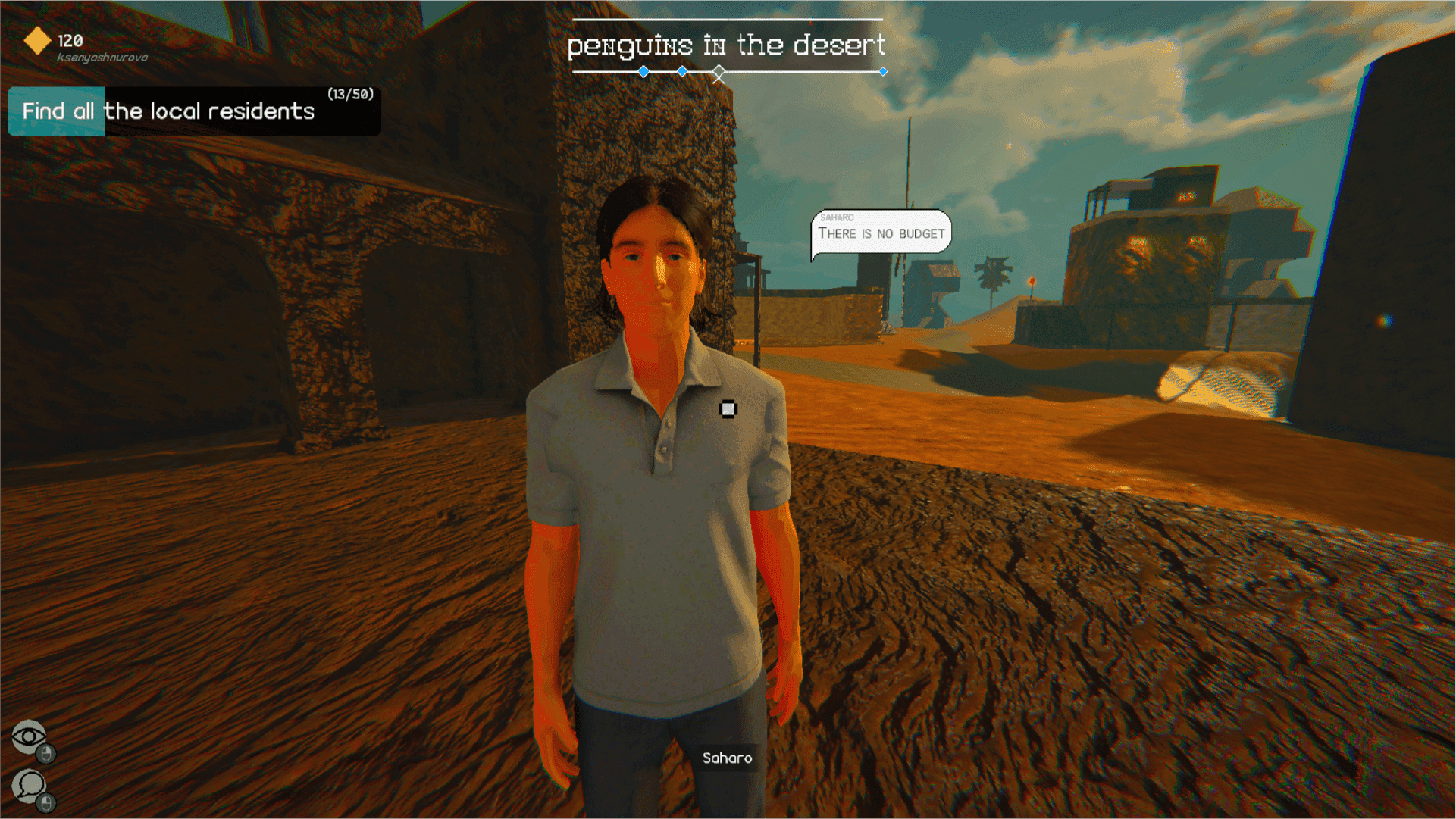Select the Find all the local residents objective
Screen dimensions: 1456x819
point(168,111)
